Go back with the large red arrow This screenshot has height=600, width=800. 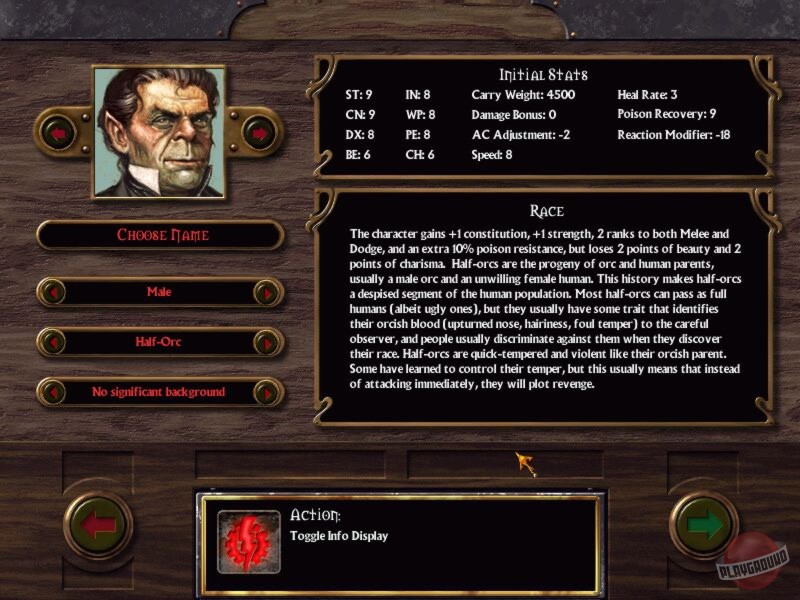click(x=98, y=526)
